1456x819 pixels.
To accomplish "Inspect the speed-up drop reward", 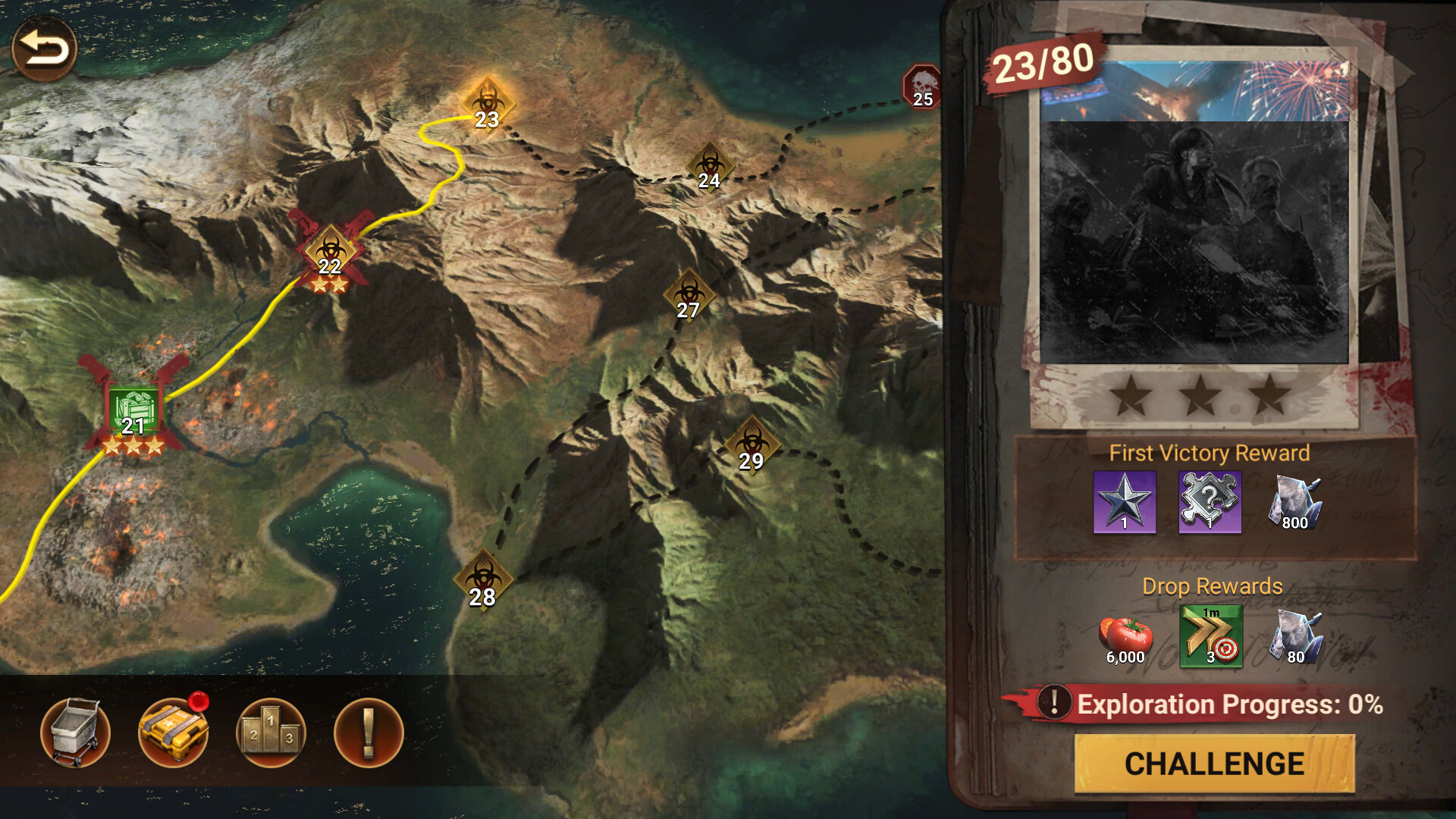I will [1210, 637].
